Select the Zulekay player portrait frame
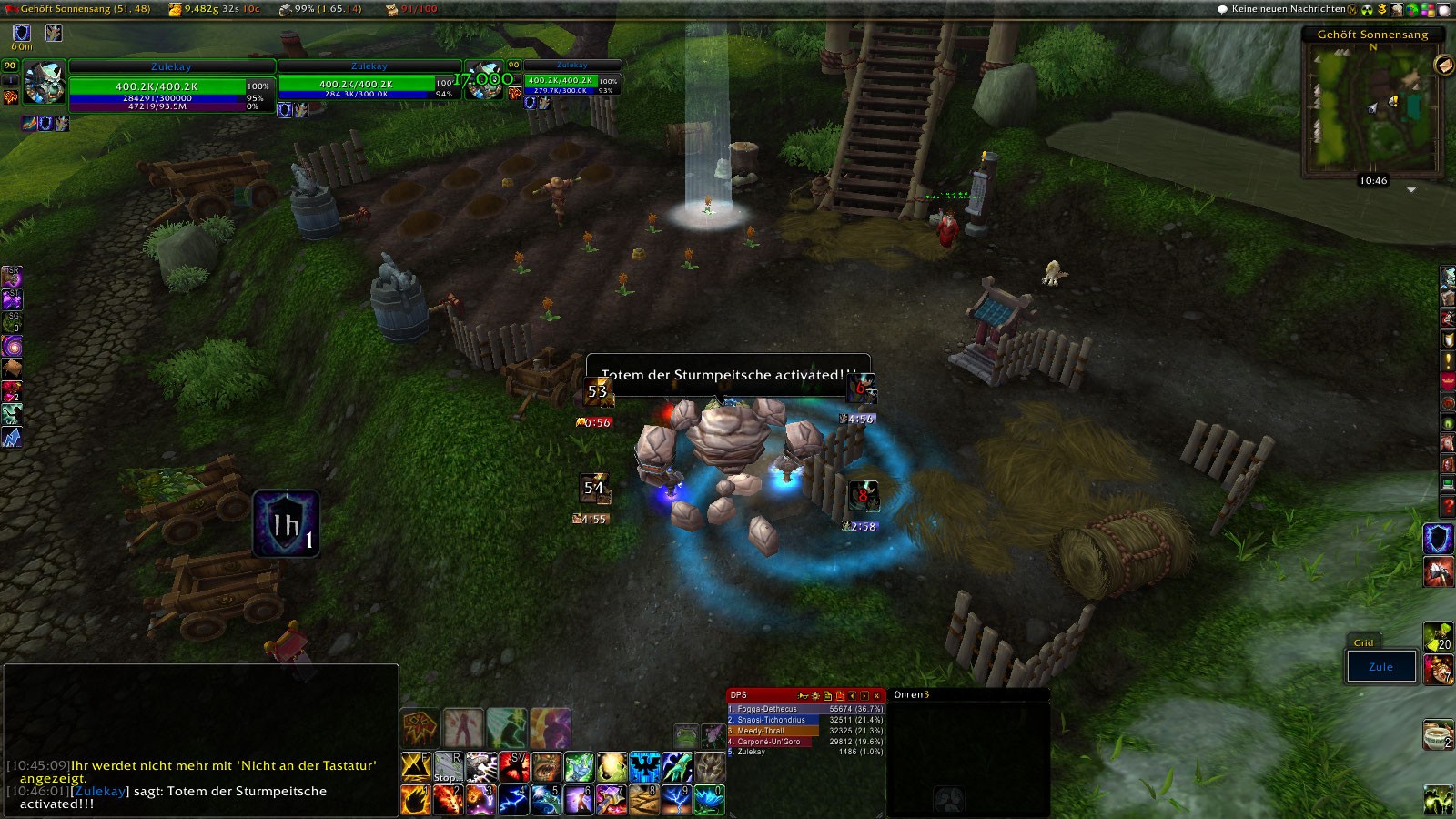This screenshot has height=819, width=1456. coord(44,84)
